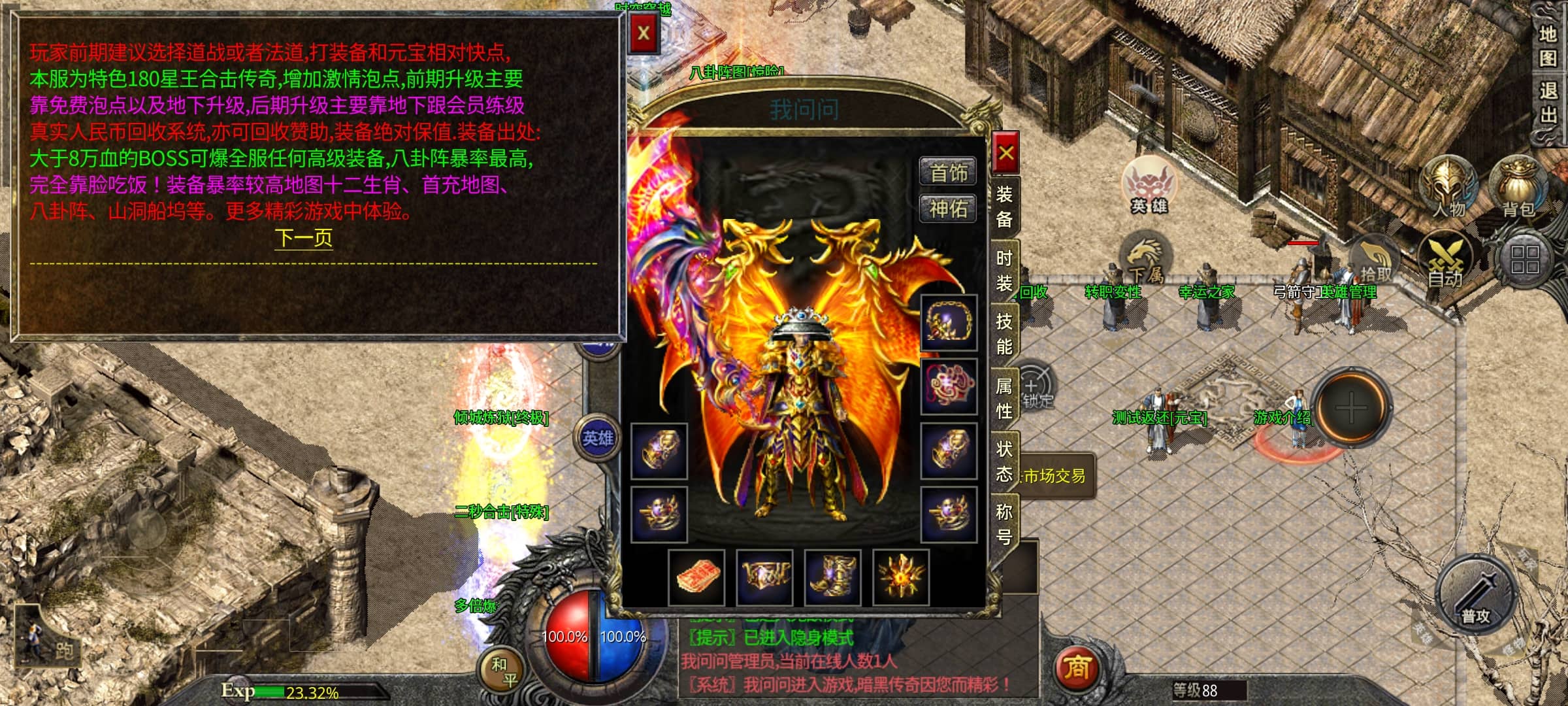Close the character equipment window
1568x706 pixels.
1005,154
